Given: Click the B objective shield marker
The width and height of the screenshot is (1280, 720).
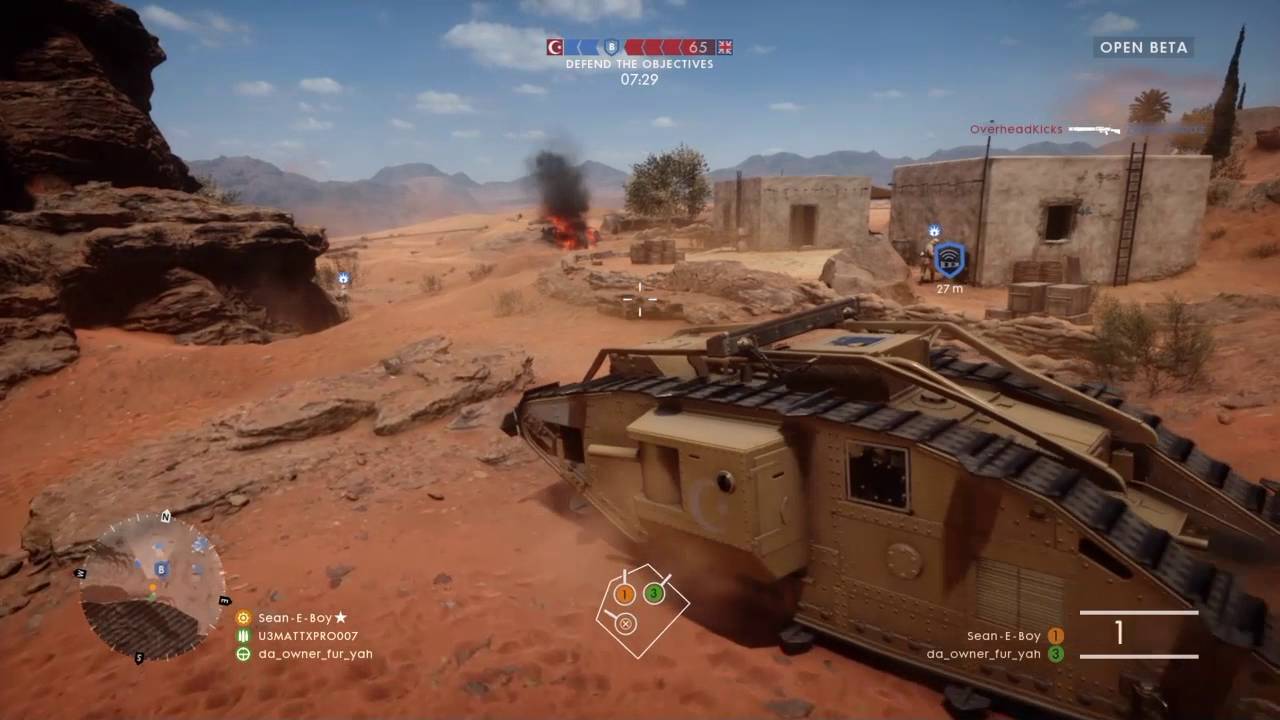Looking at the screenshot, I should tap(610, 46).
